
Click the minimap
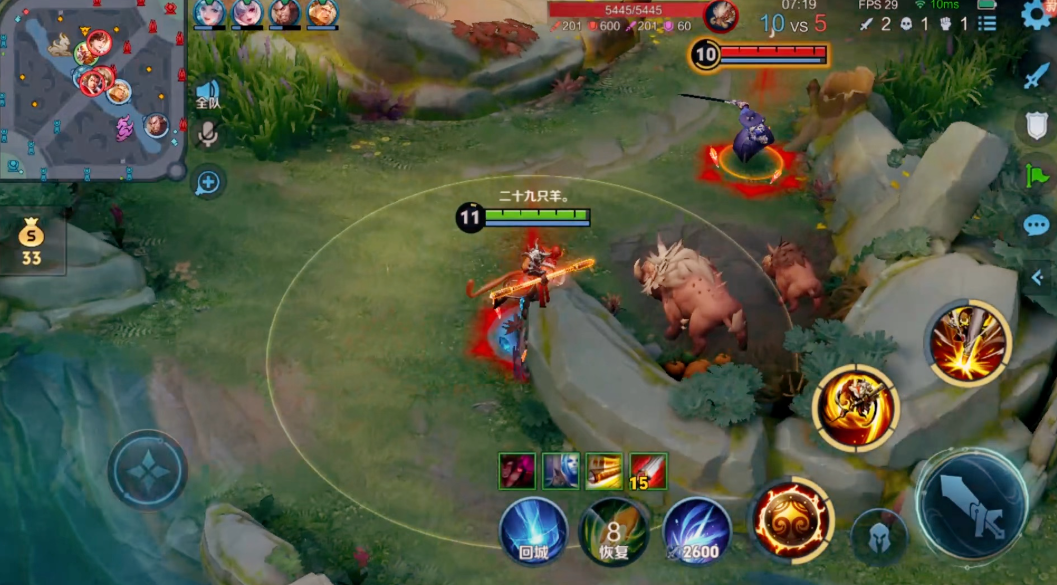93,90
